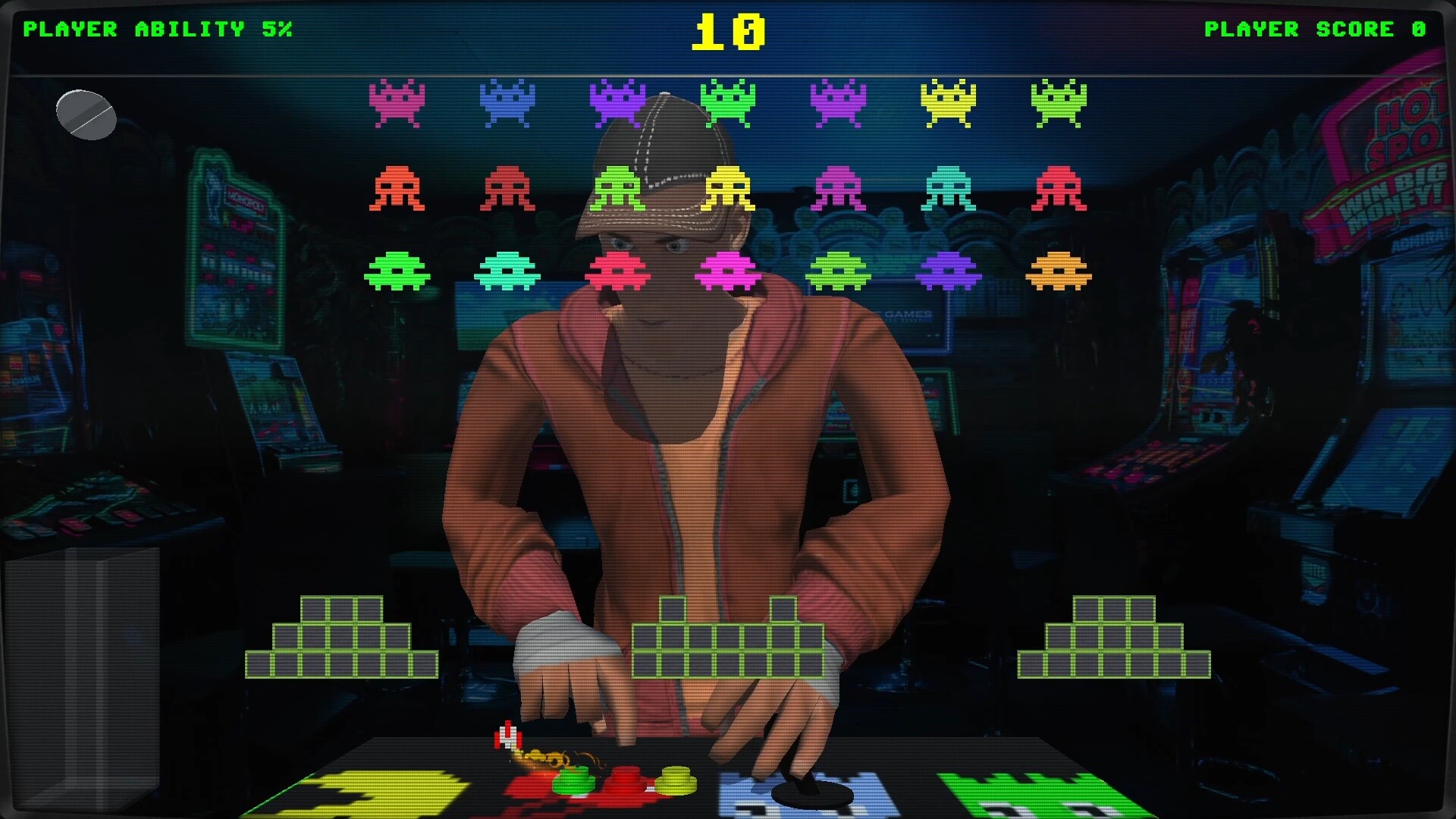The width and height of the screenshot is (1456, 819).
Task: Click the PLAYER SCORE 0 display
Action: point(1314,29)
